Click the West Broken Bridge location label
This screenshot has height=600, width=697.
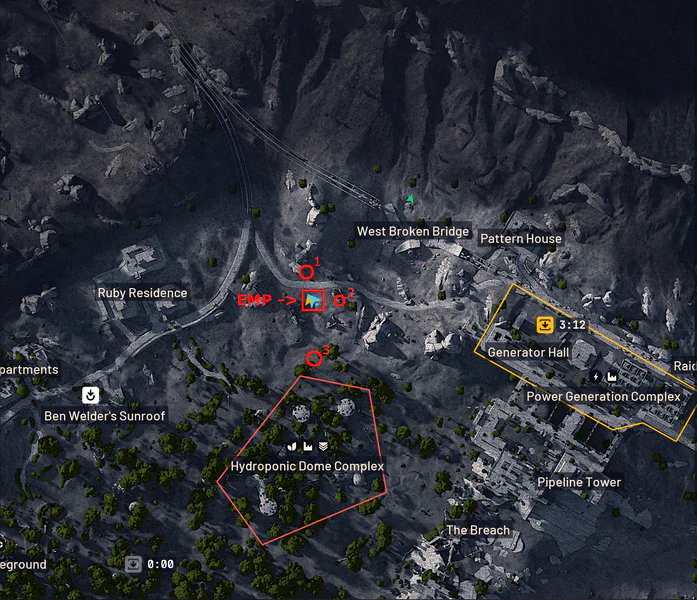tap(413, 232)
